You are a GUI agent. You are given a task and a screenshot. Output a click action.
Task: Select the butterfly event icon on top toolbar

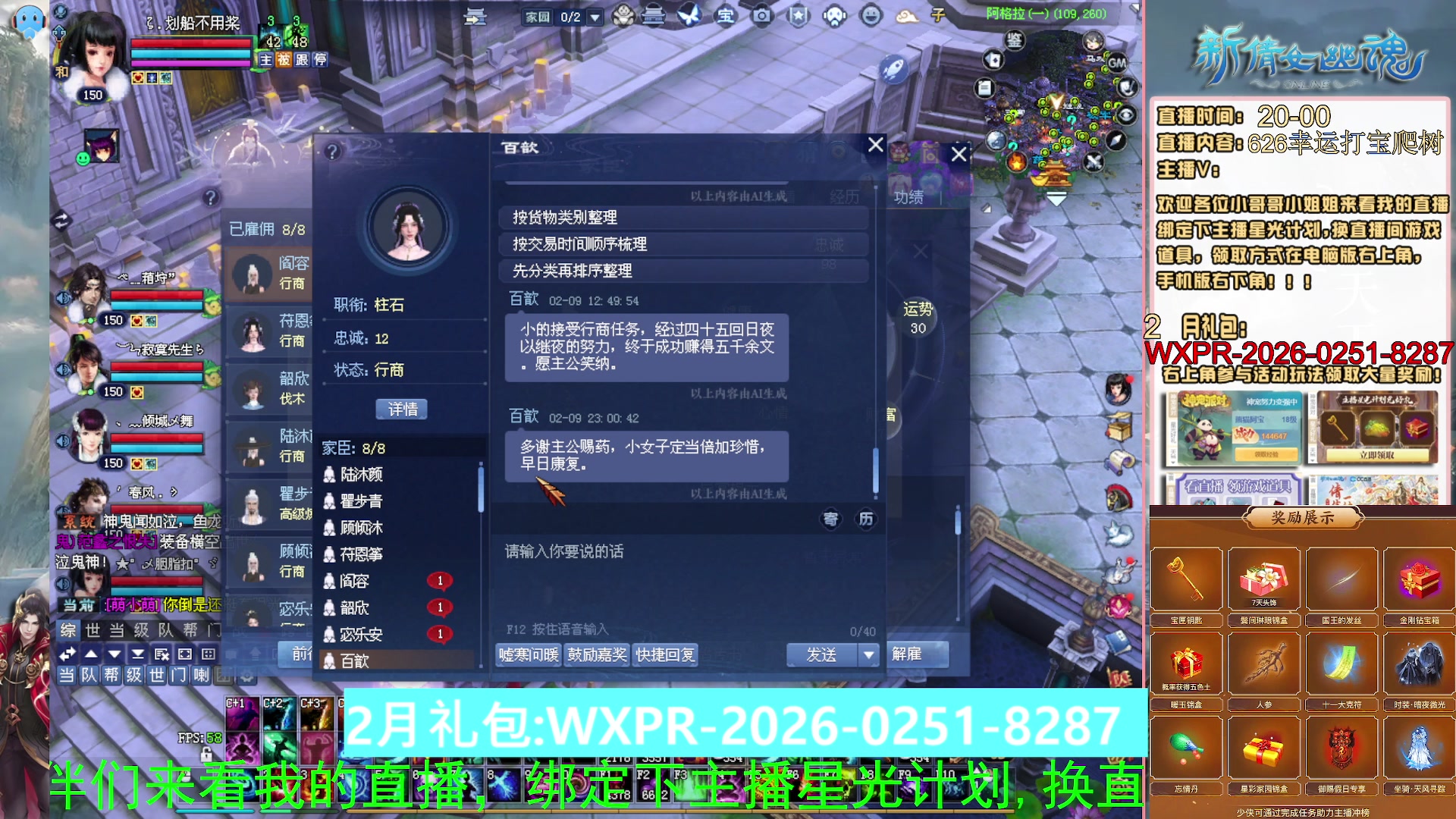coord(692,17)
